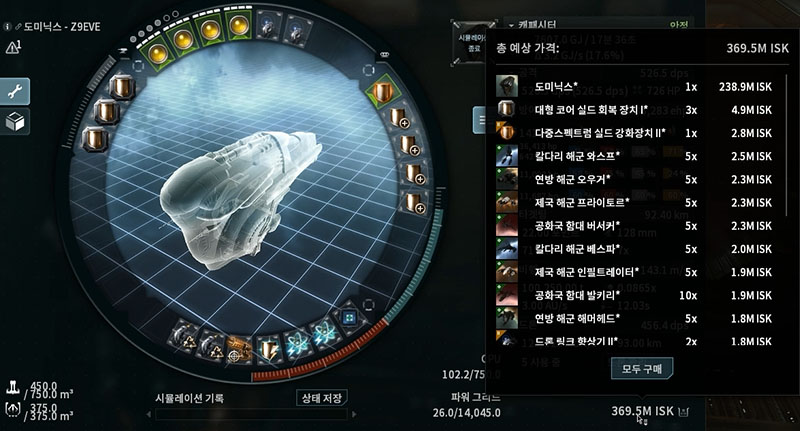Image resolution: width=800 pixels, height=431 pixels.
Task: Switch to the cube inventory tab
Action: point(17,122)
